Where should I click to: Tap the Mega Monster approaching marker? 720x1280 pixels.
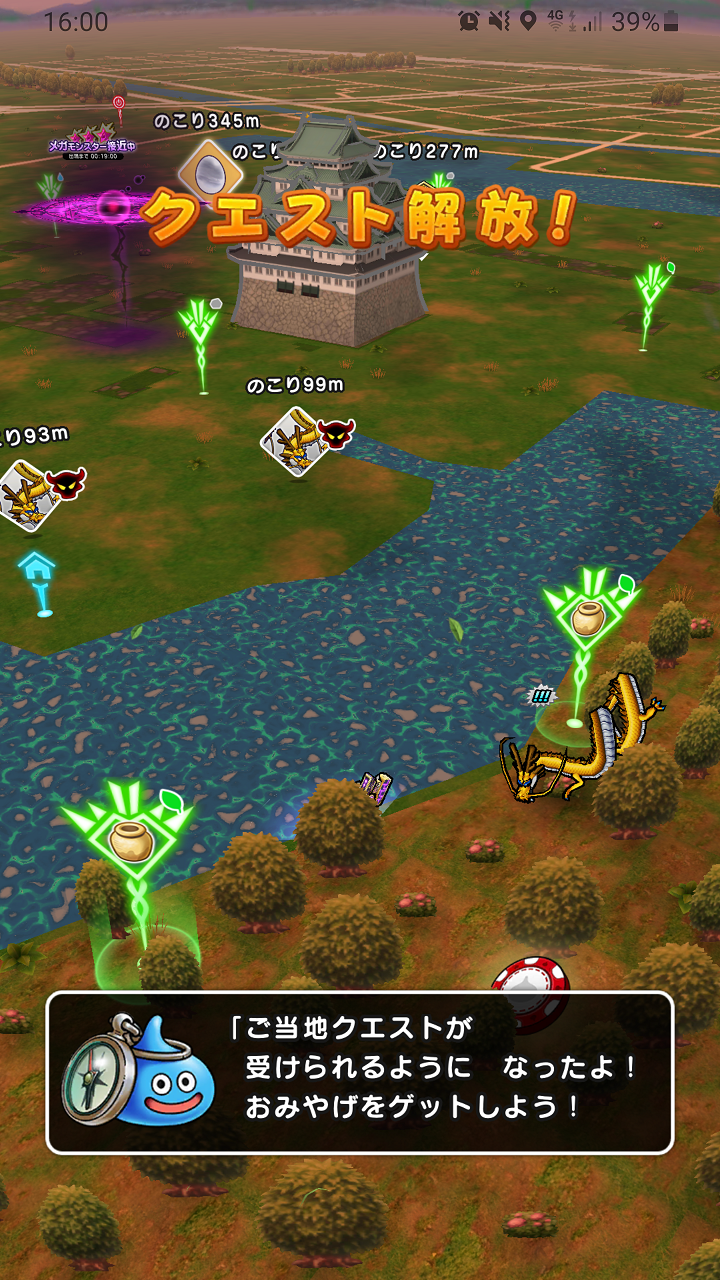coord(93,147)
